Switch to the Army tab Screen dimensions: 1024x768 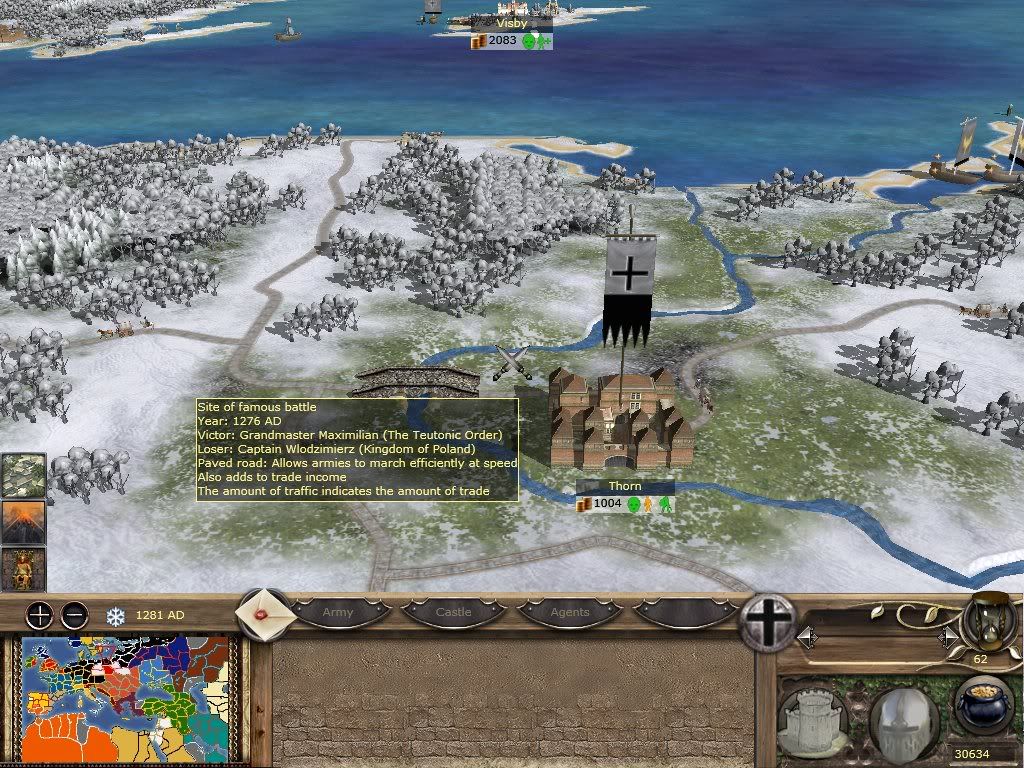(x=338, y=612)
